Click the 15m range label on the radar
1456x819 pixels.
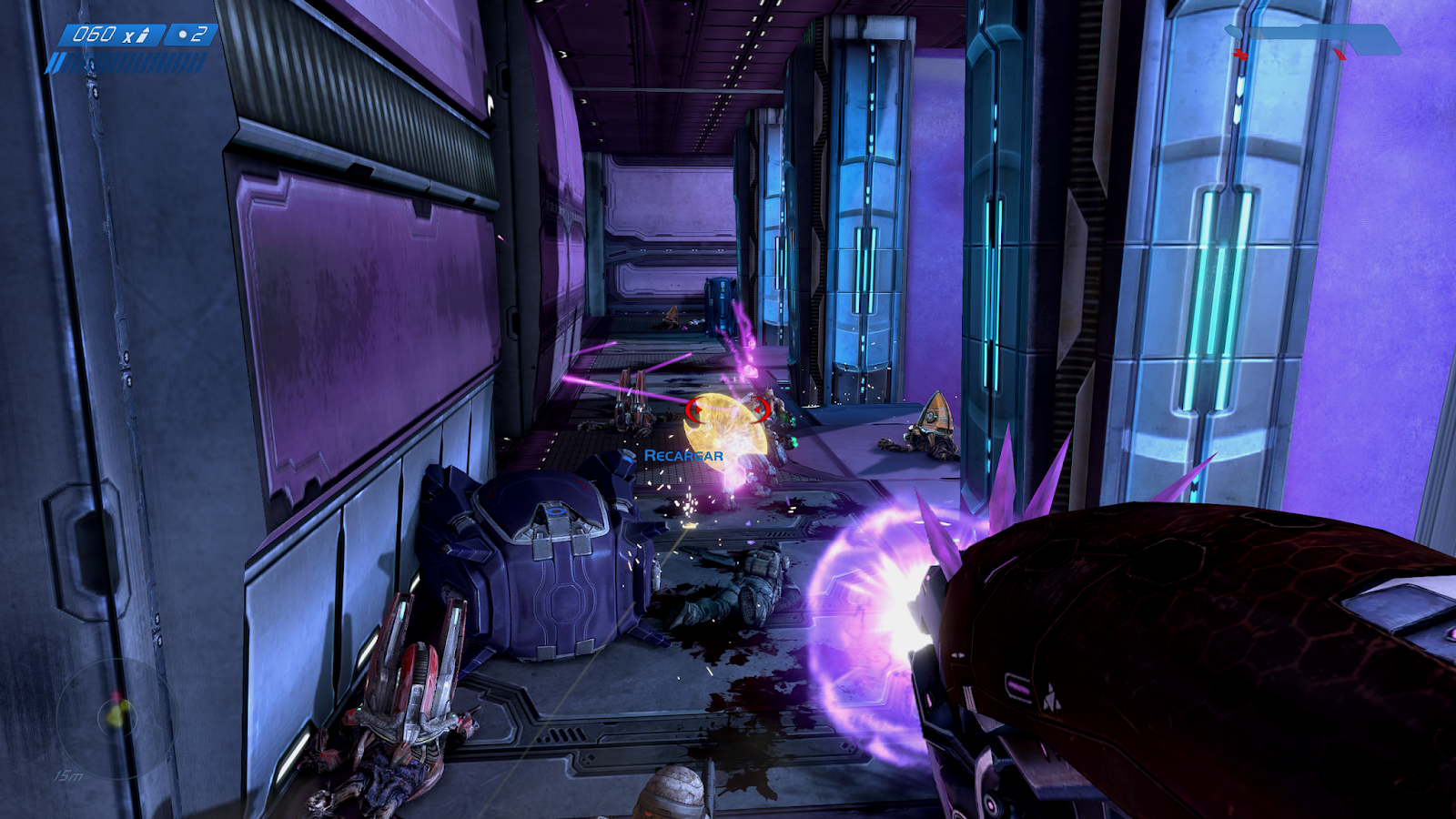click(x=68, y=775)
